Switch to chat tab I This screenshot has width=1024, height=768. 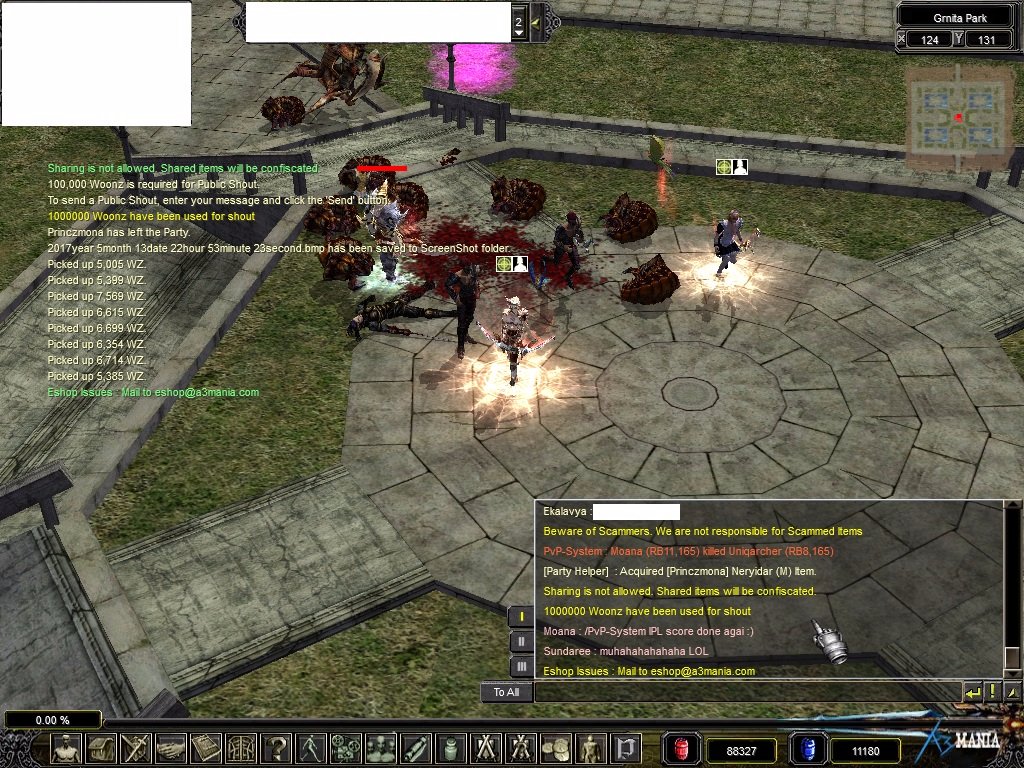pyautogui.click(x=521, y=617)
